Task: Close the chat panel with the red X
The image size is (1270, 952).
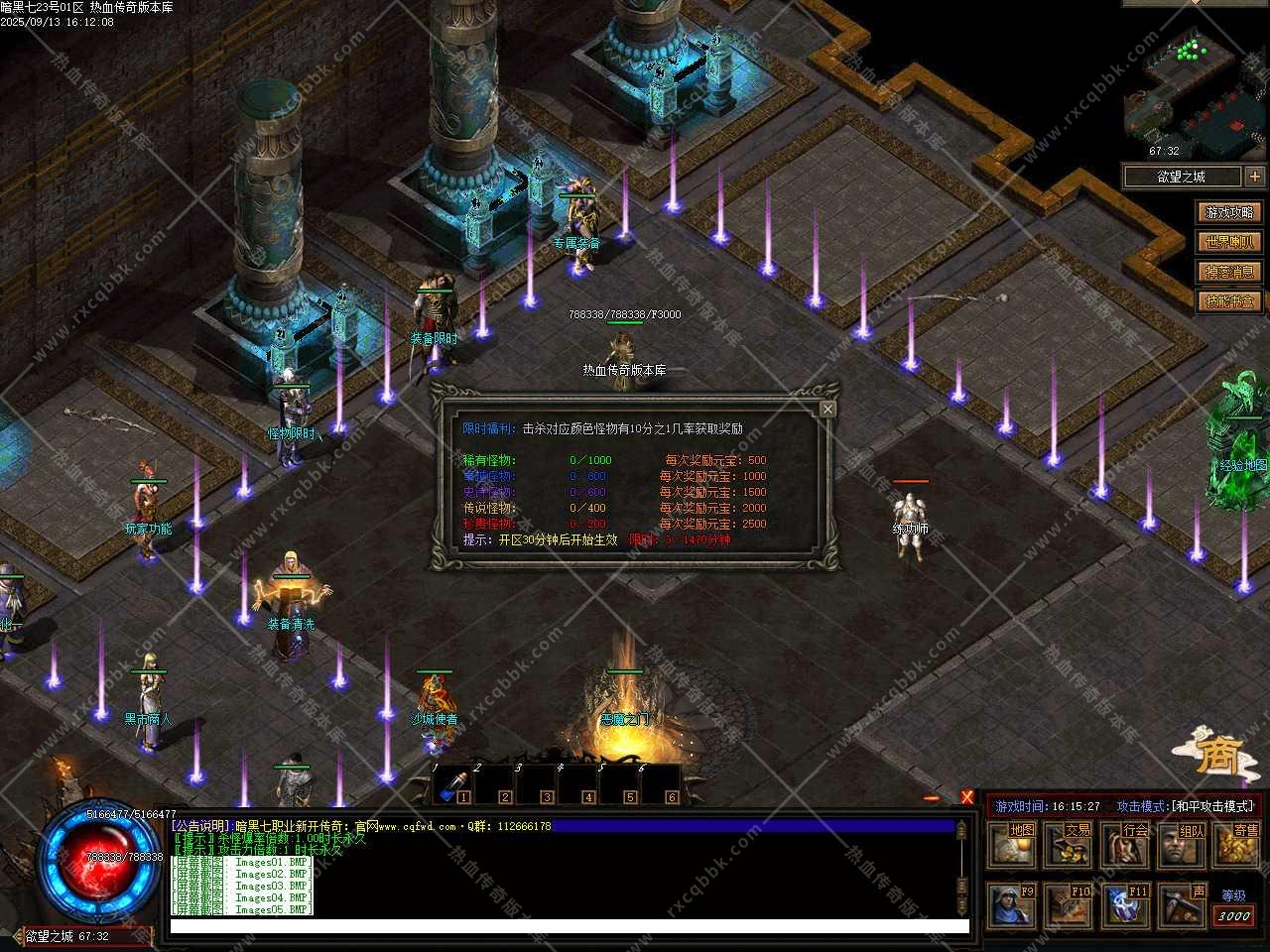Action: click(967, 797)
